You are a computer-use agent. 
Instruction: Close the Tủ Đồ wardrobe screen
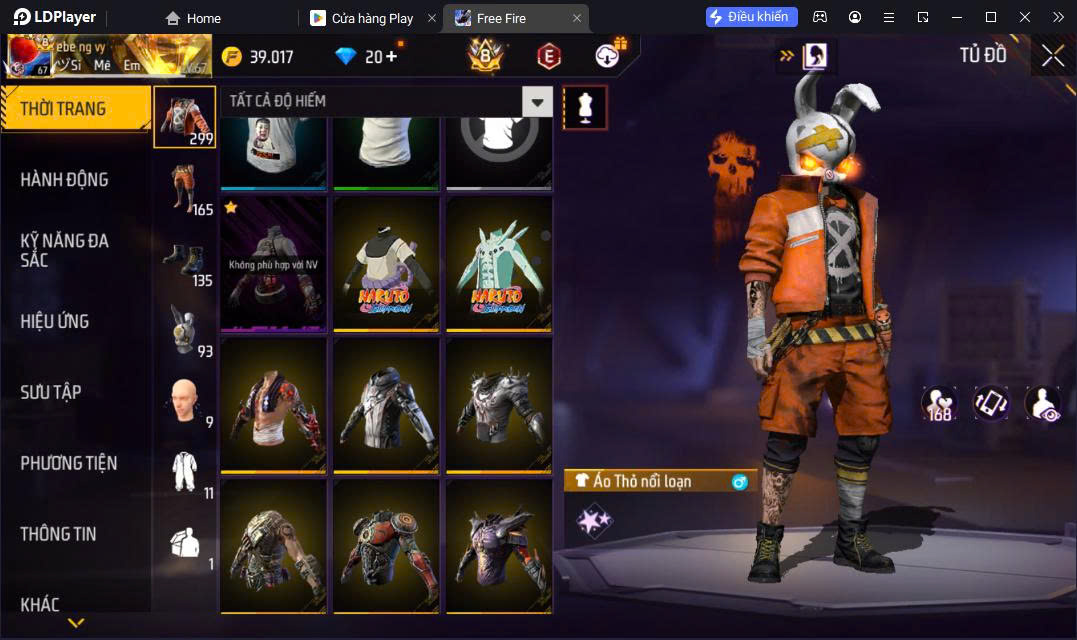(1052, 56)
